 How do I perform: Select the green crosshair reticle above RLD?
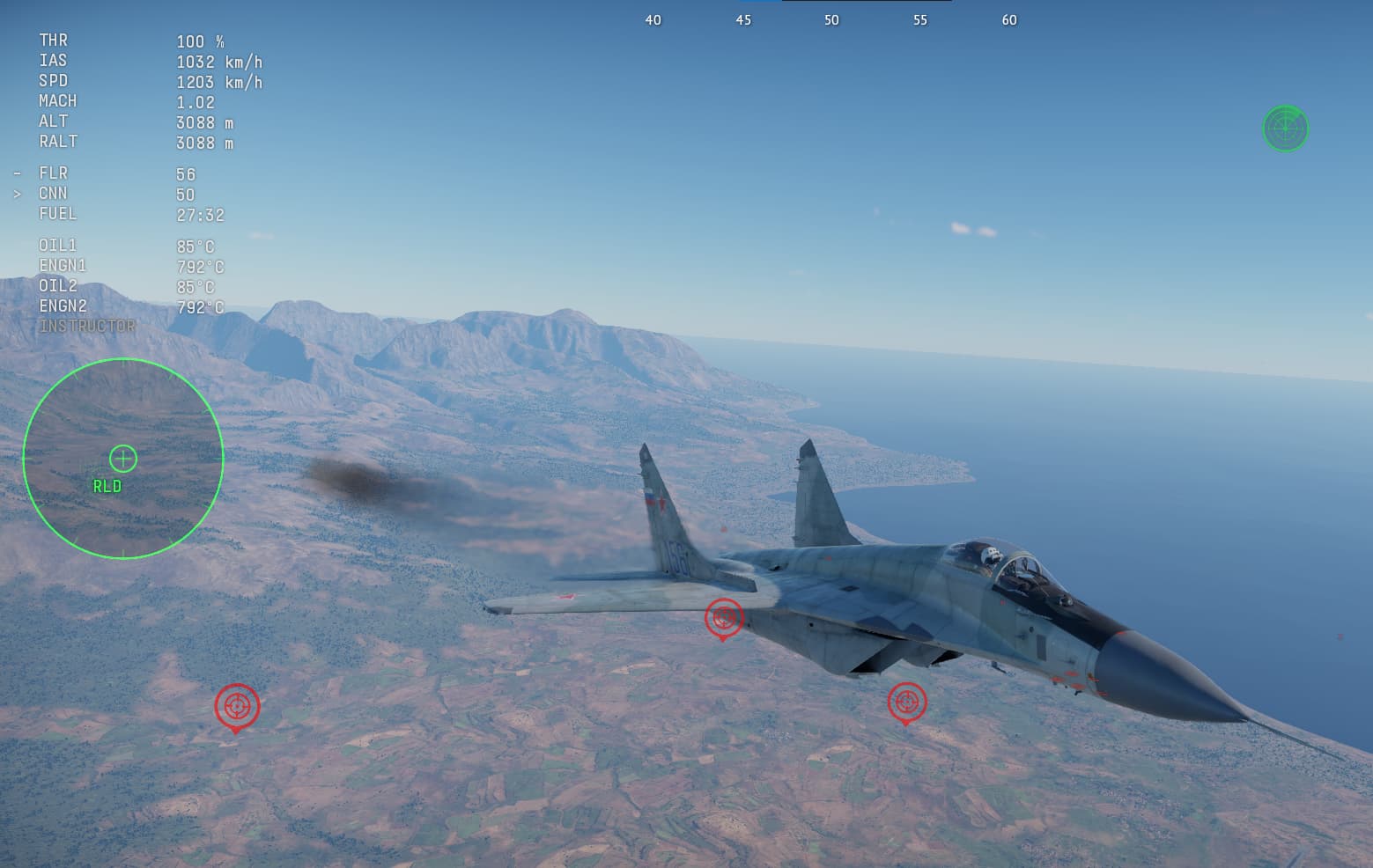123,459
